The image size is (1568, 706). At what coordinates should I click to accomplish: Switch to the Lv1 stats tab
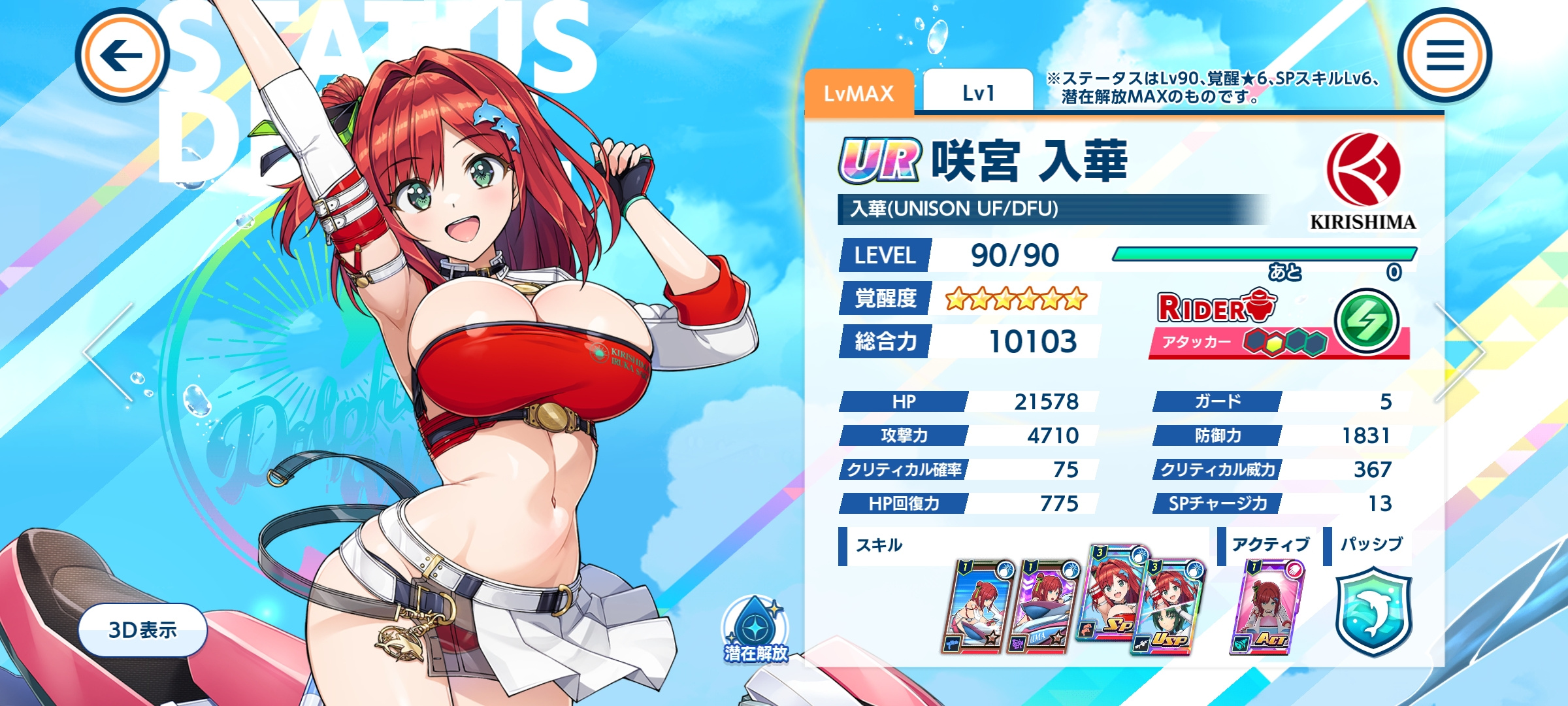(978, 93)
